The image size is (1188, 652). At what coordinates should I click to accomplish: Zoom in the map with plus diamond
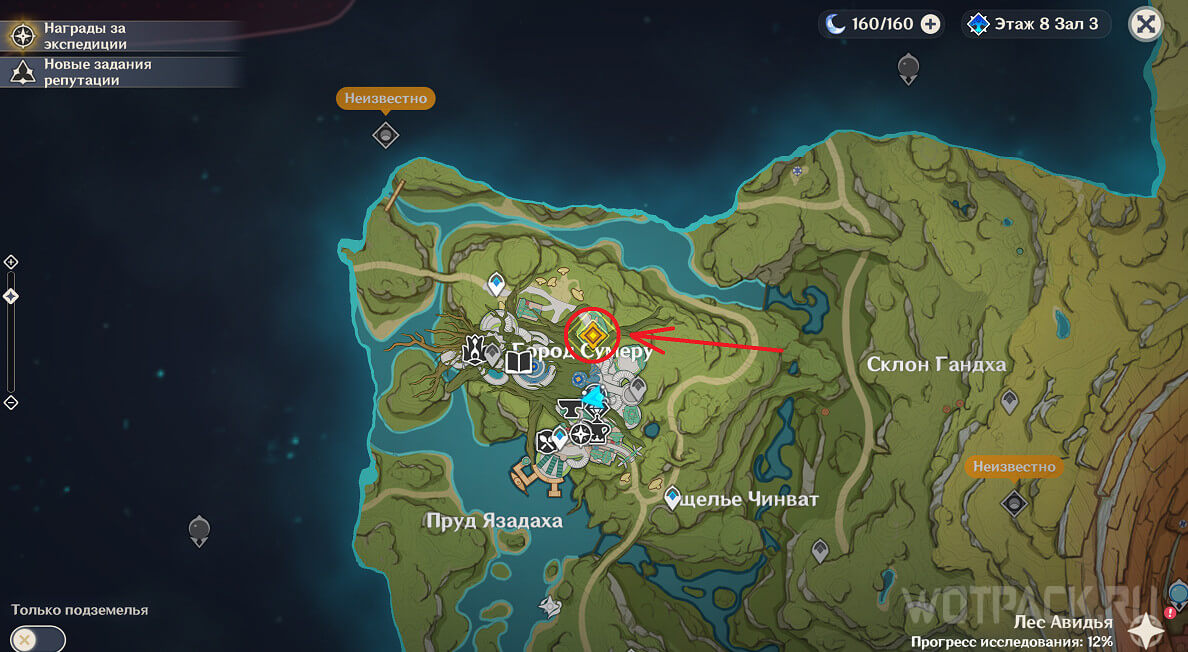pyautogui.click(x=11, y=262)
